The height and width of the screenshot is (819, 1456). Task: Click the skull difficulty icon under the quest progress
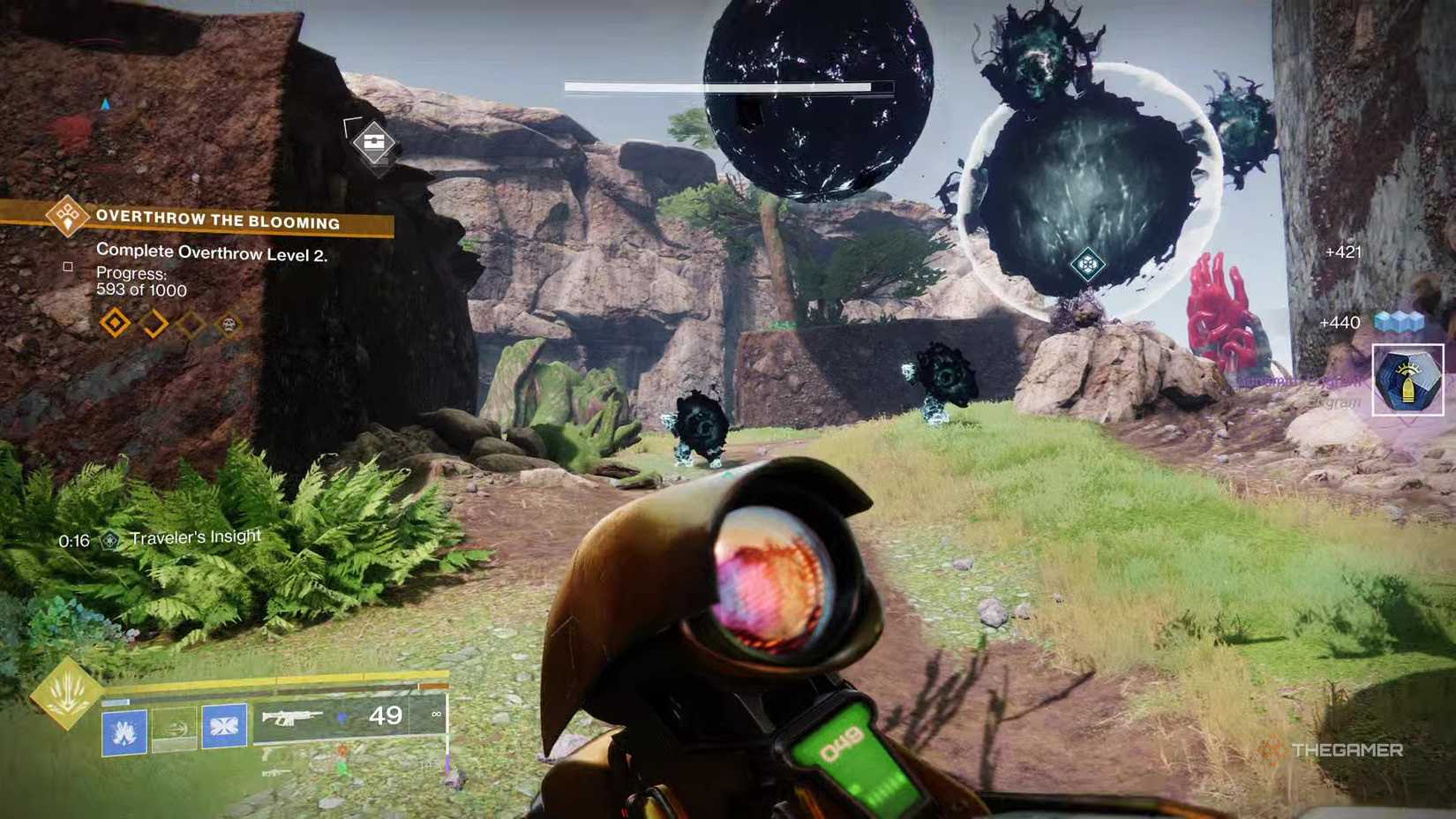click(x=229, y=324)
